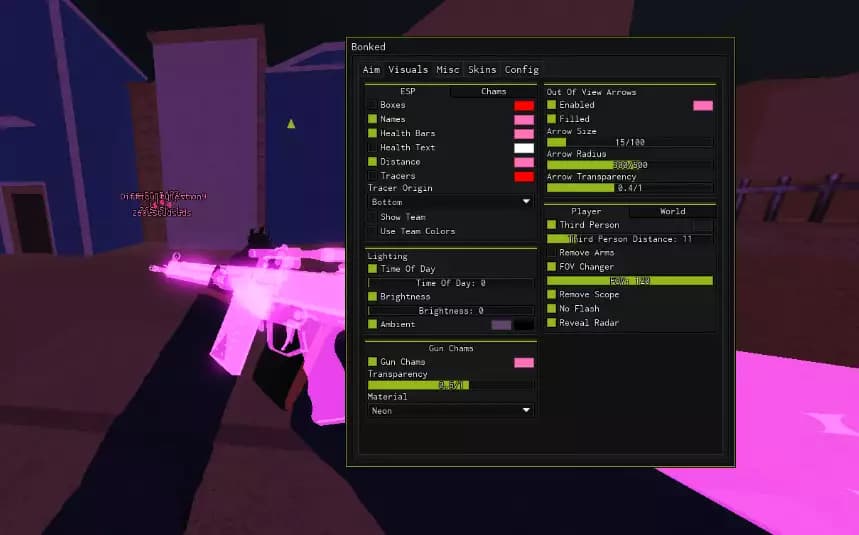Viewport: 859px width, 535px height.
Task: Open the Material dropdown set to Neon
Action: click(451, 410)
